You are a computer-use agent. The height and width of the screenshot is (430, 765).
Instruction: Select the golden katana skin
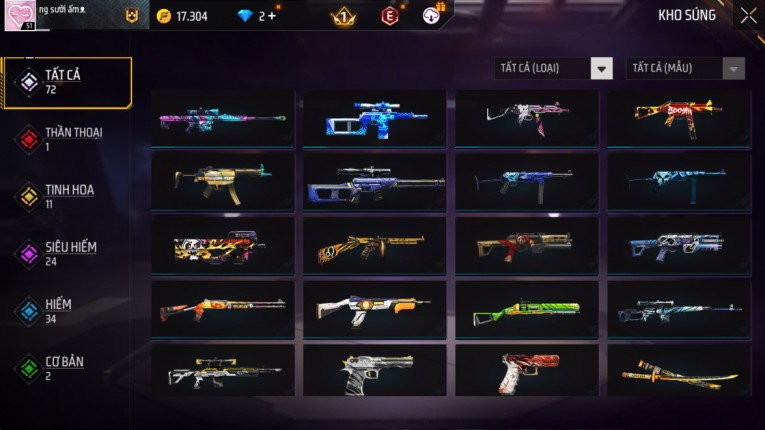(679, 370)
